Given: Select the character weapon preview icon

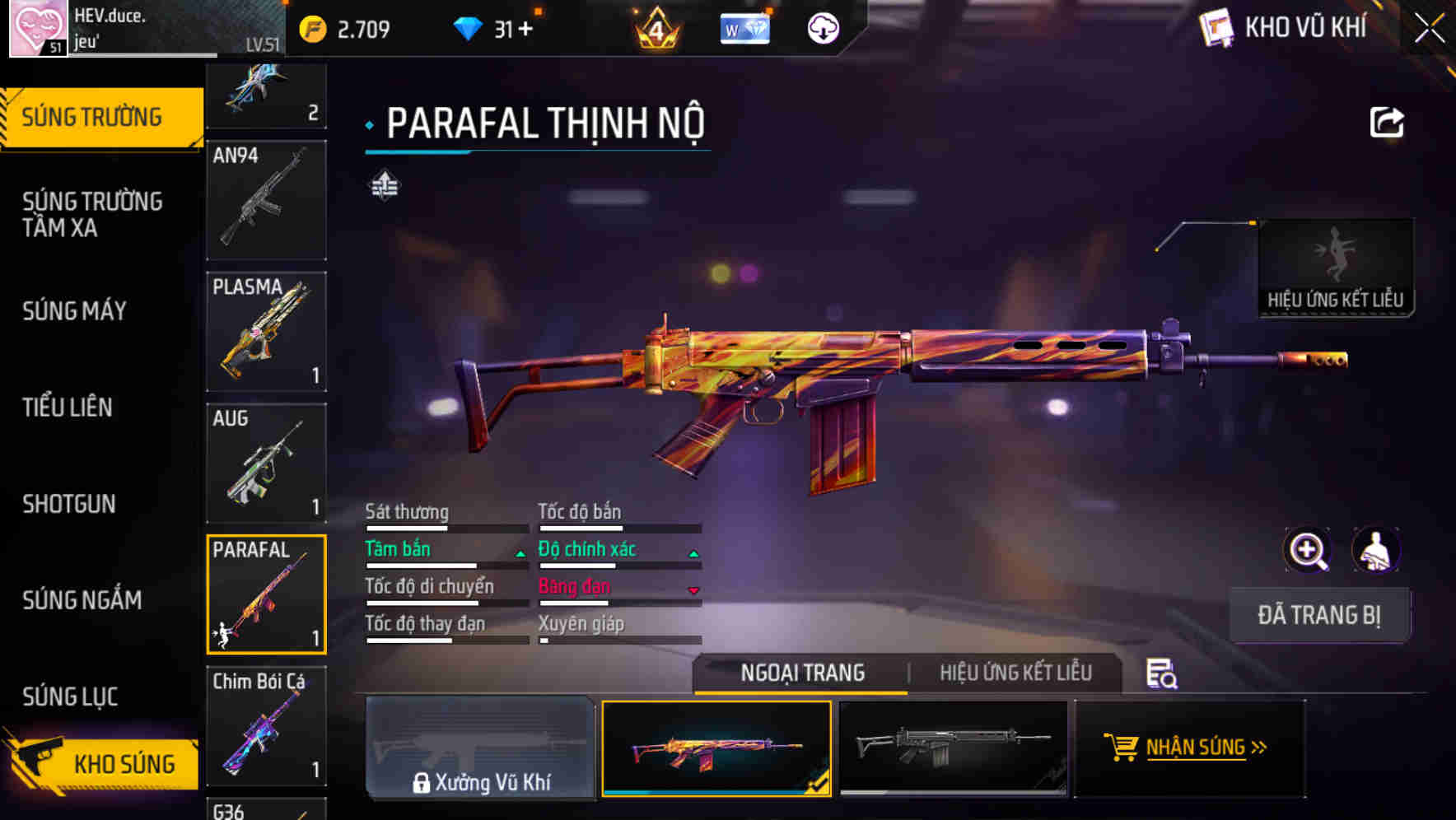Looking at the screenshot, I should 1377,550.
